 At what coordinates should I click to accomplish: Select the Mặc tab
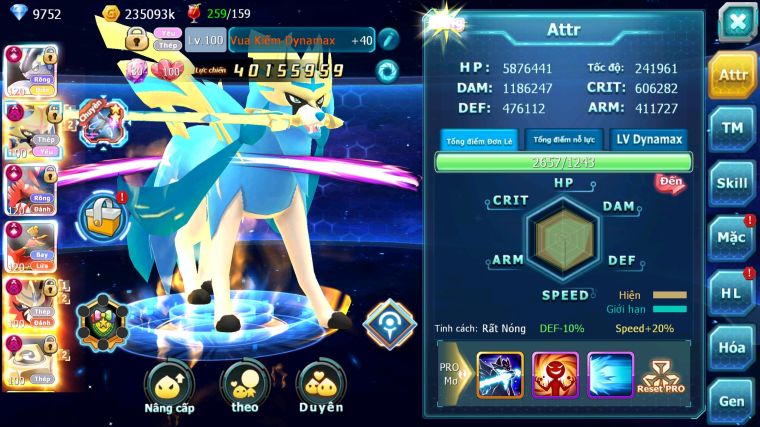pyautogui.click(x=732, y=238)
